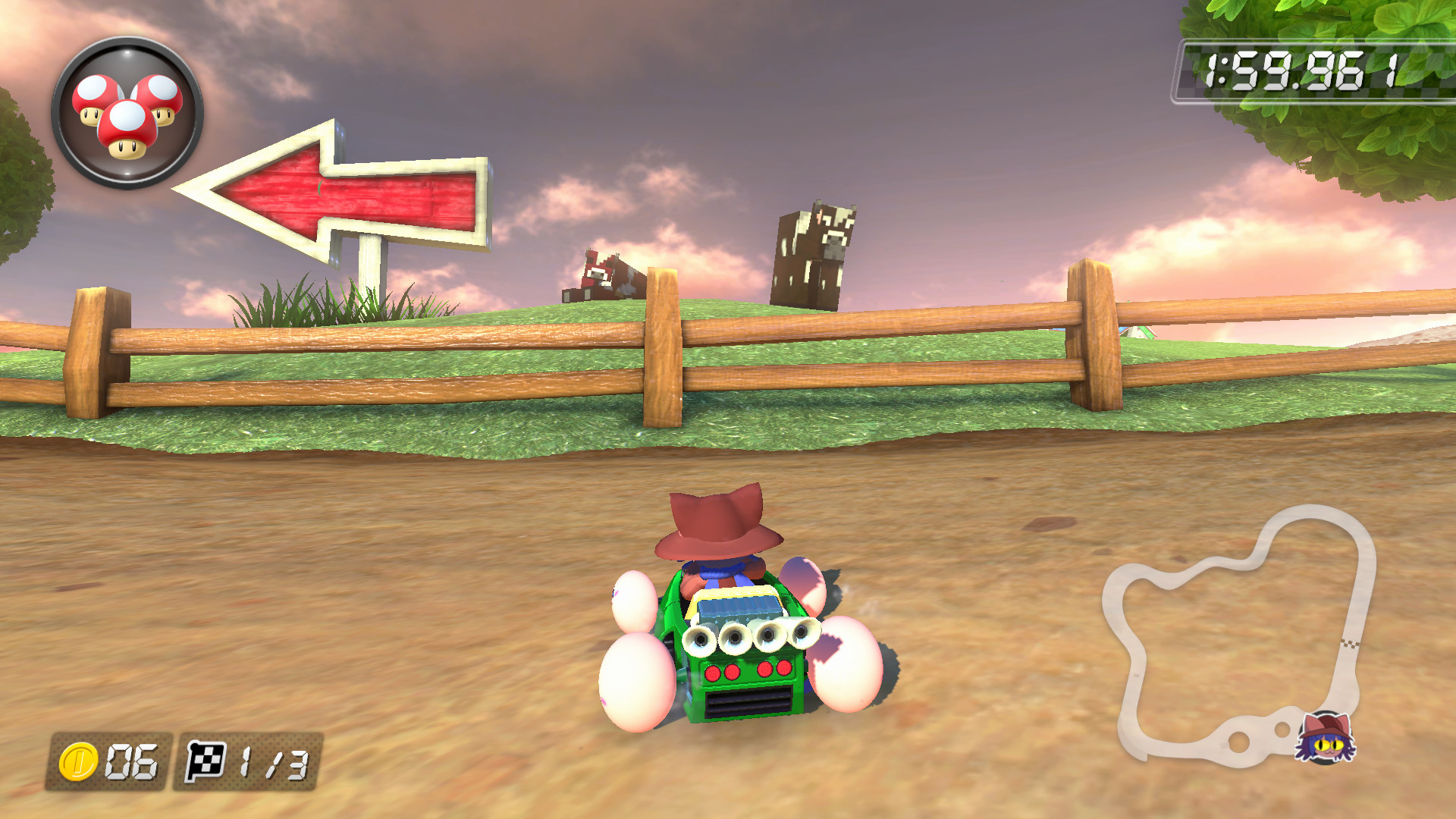Select the character portrait on the minimap
The image size is (1456, 819).
1324,739
